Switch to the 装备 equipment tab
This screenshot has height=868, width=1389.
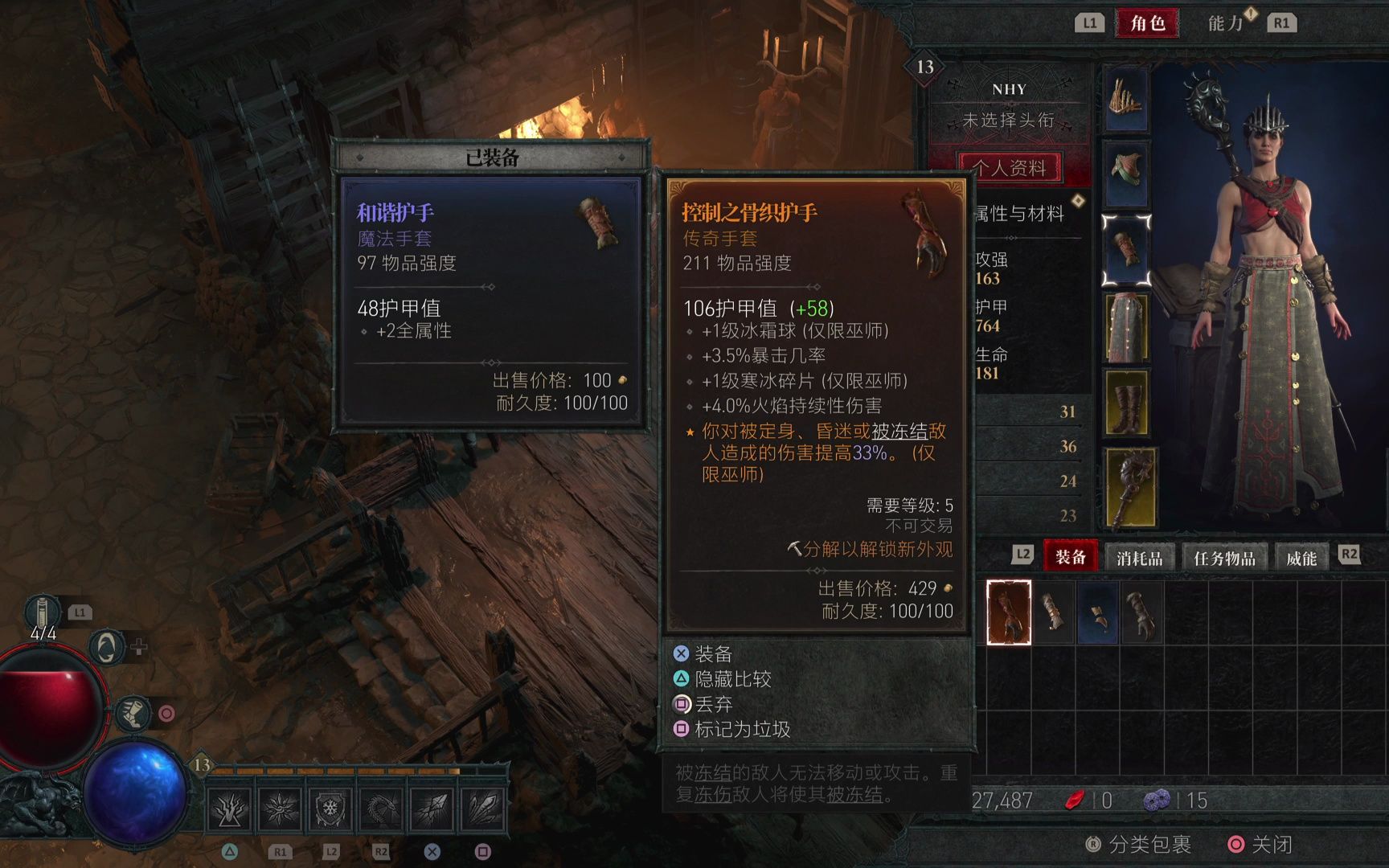[1070, 557]
